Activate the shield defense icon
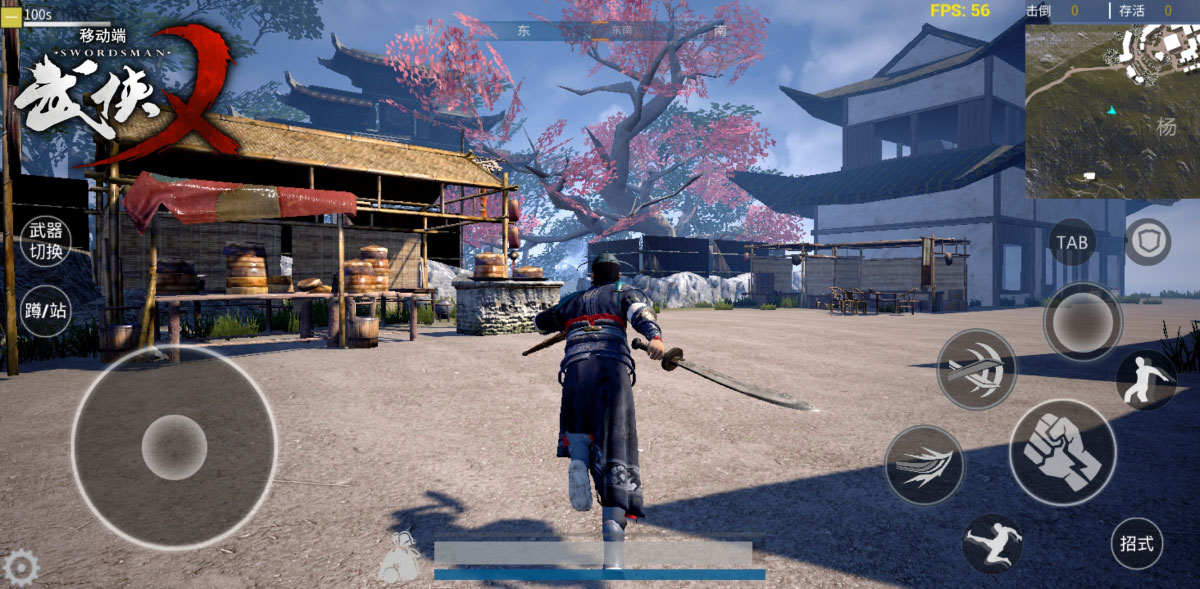Image resolution: width=1200 pixels, height=589 pixels. (x=1147, y=242)
